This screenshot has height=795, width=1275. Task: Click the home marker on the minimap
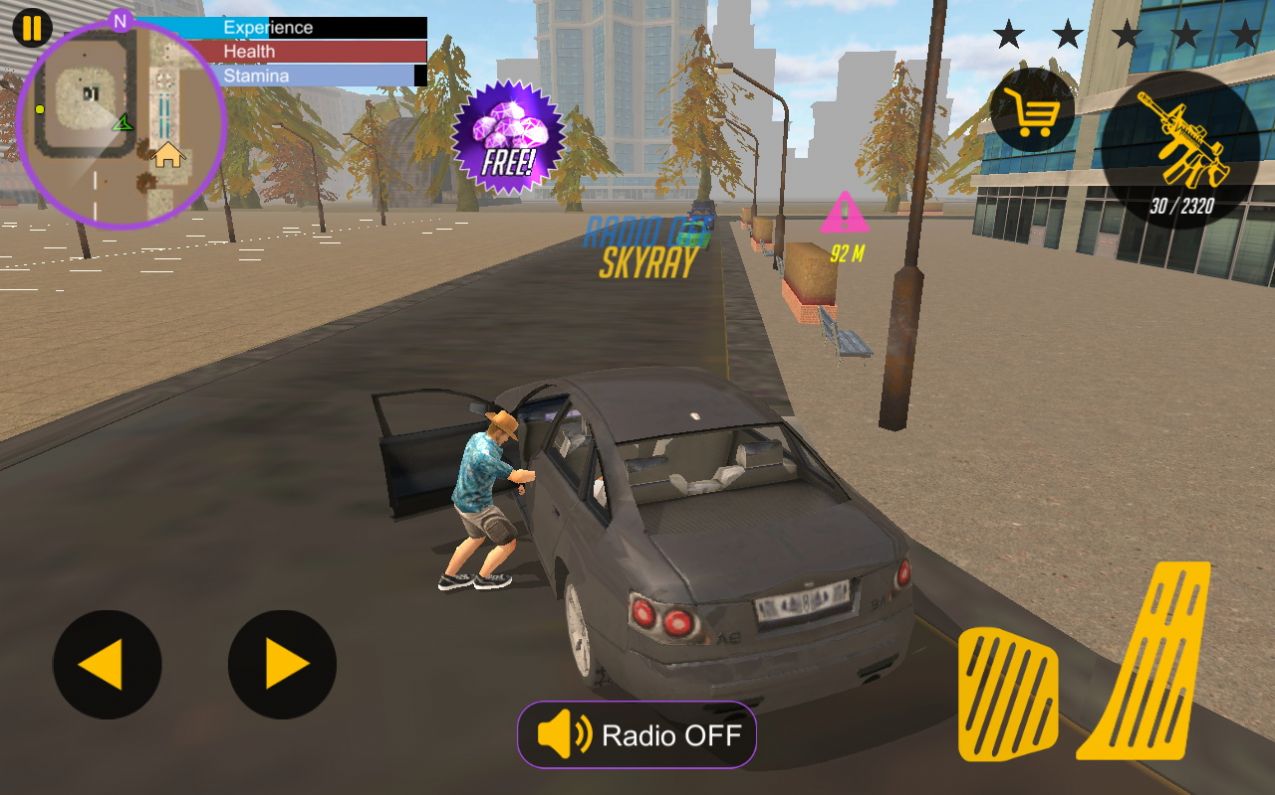pos(168,155)
